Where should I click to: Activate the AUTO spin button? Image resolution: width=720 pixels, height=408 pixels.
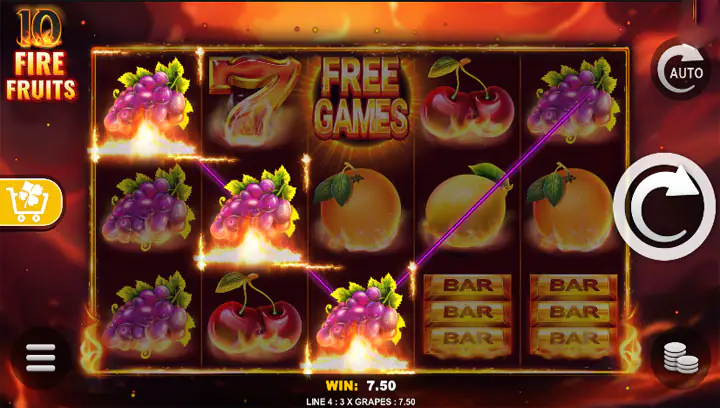[x=681, y=68]
